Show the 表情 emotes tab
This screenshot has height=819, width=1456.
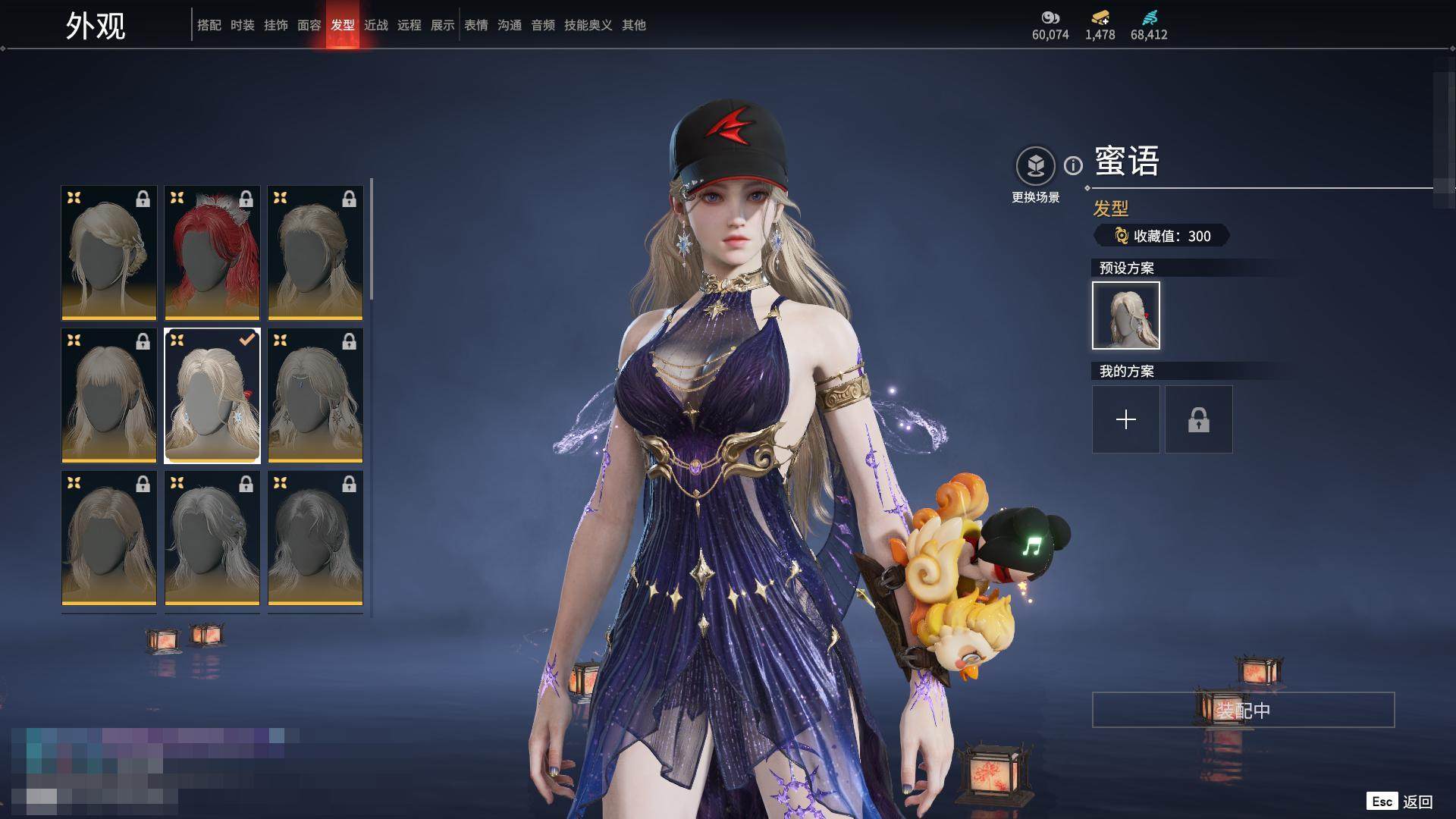(x=475, y=25)
